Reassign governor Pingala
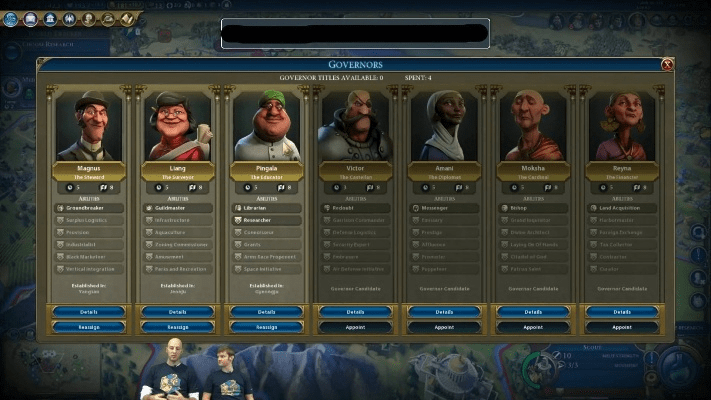This screenshot has width=711, height=400. click(x=266, y=327)
